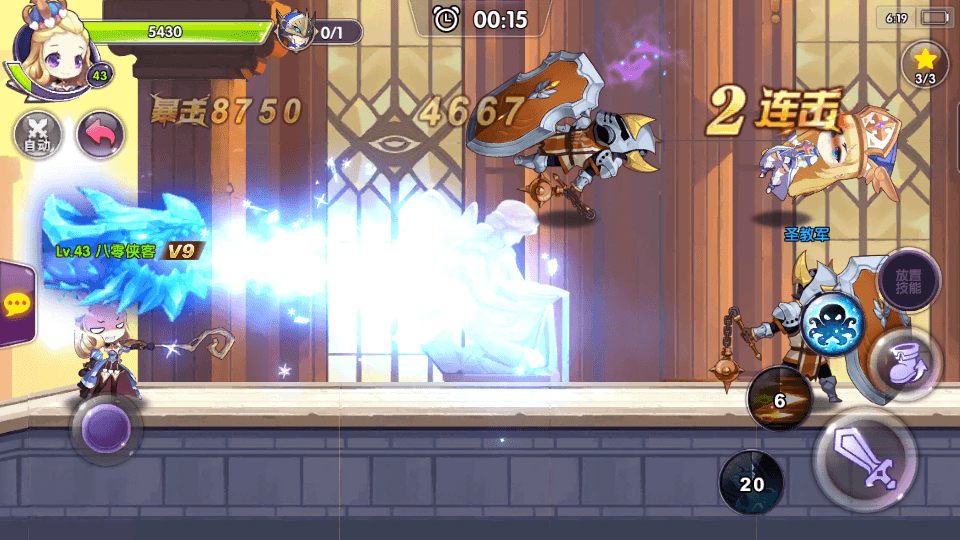Attack with the sword button
The height and width of the screenshot is (540, 960).
[x=865, y=458]
